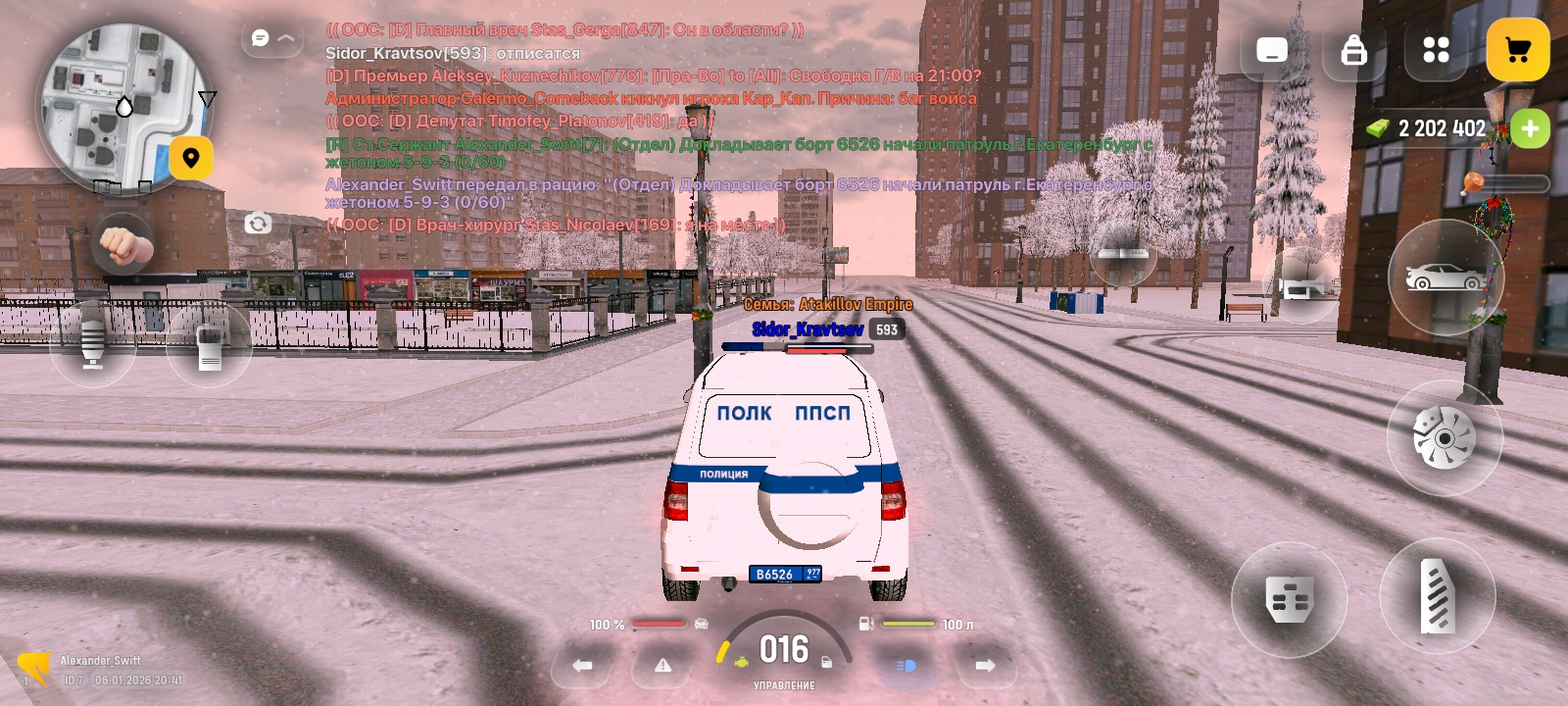Screen dimensions: 1568x706
Task: Turn on the right turn signal arrow
Action: point(985,666)
